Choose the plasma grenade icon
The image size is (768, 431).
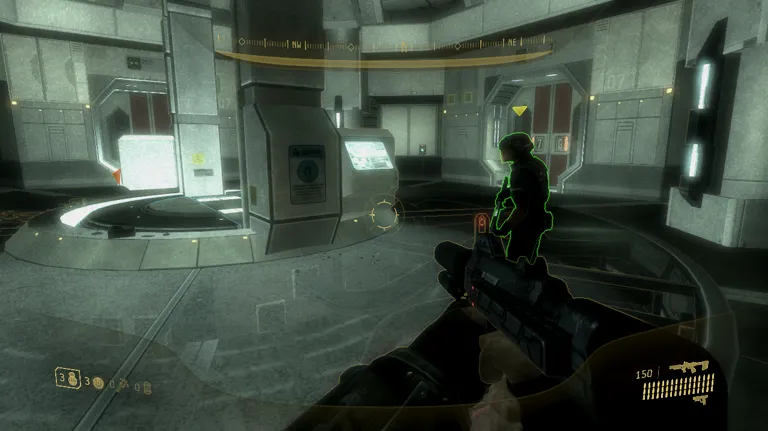click(98, 381)
